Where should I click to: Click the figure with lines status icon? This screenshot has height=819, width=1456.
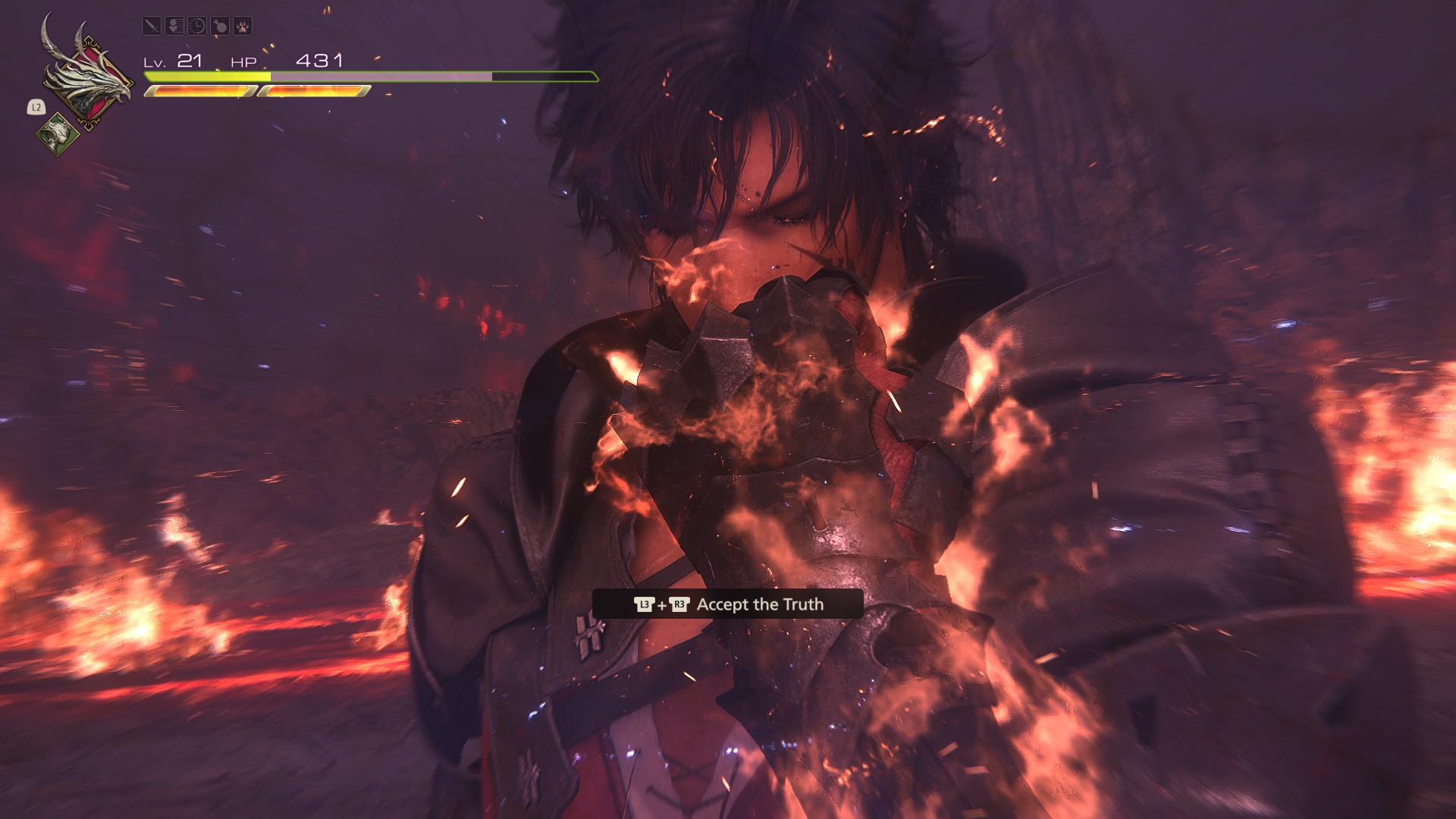coord(174,27)
